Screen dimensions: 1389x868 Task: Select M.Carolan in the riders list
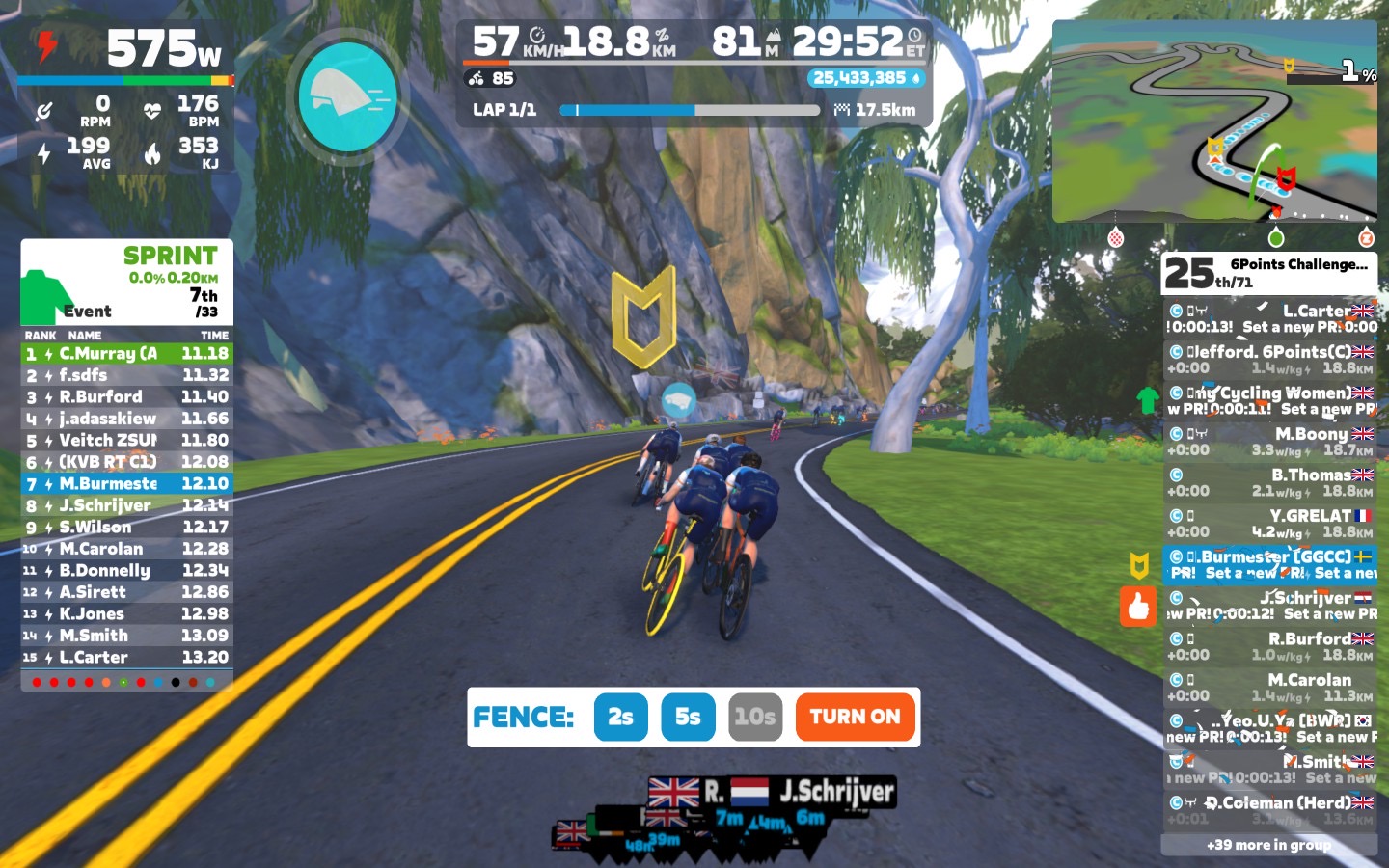point(1269,687)
